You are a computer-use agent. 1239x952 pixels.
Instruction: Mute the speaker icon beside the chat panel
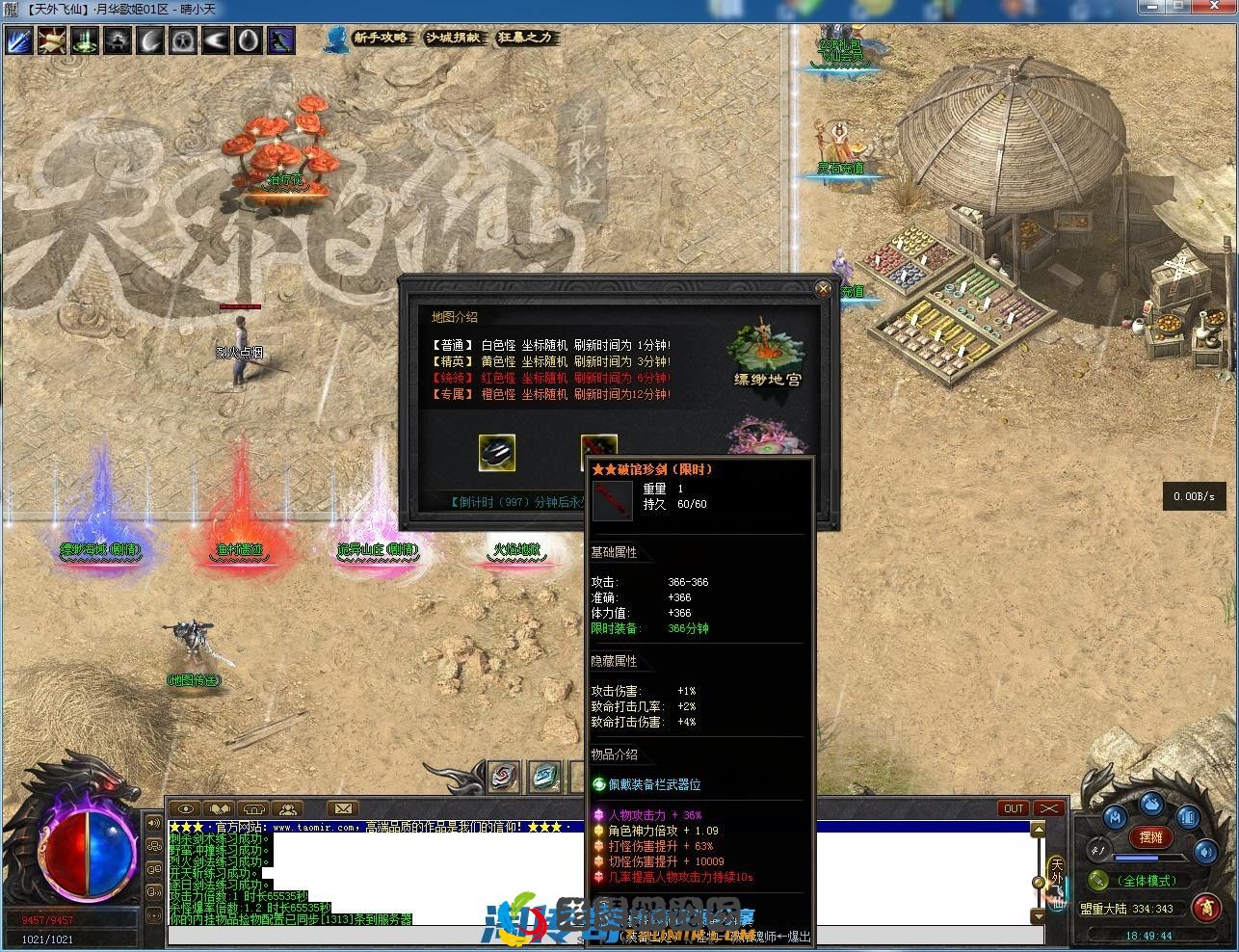point(154,824)
